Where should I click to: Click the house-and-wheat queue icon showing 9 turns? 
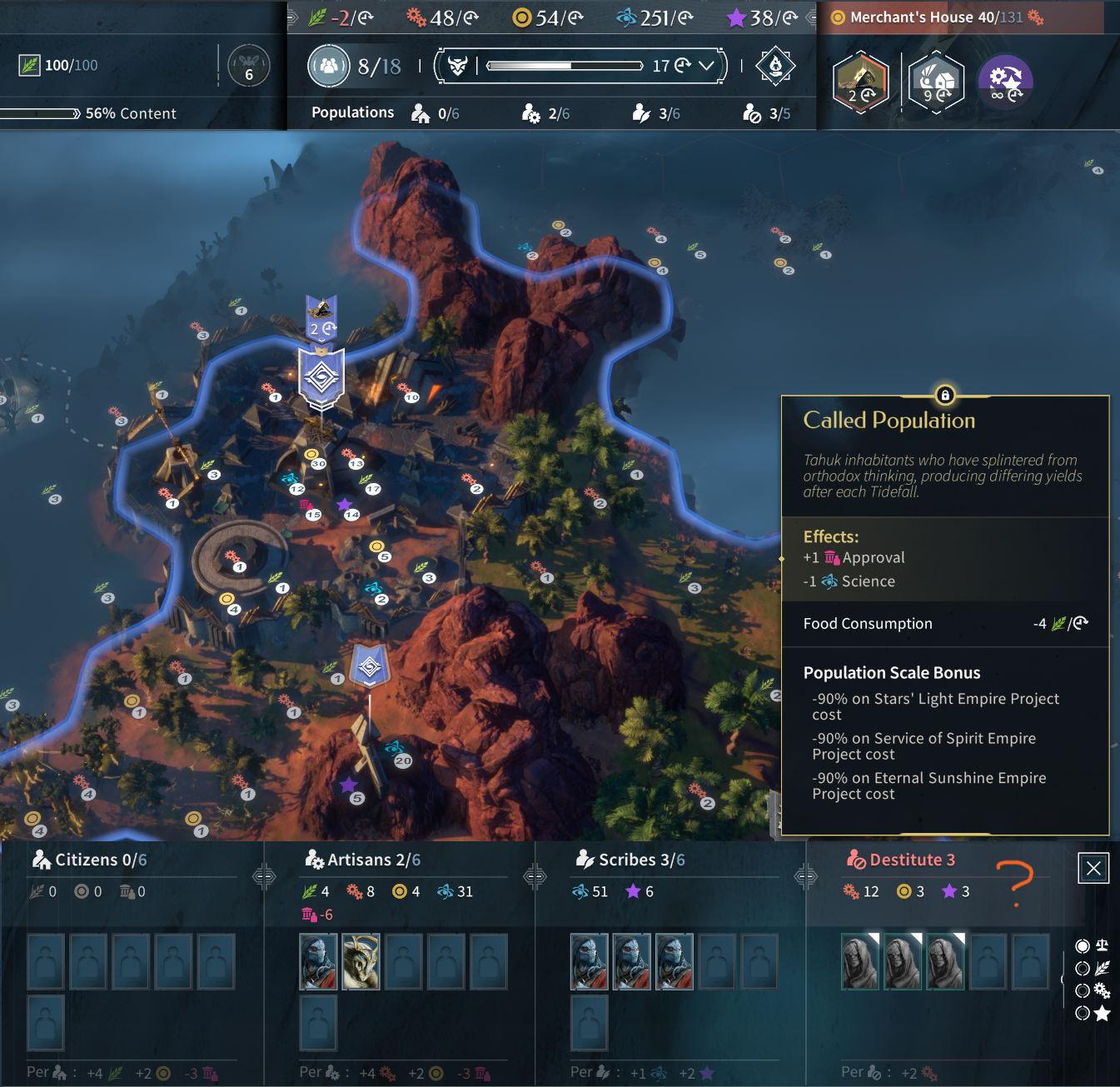click(x=936, y=82)
